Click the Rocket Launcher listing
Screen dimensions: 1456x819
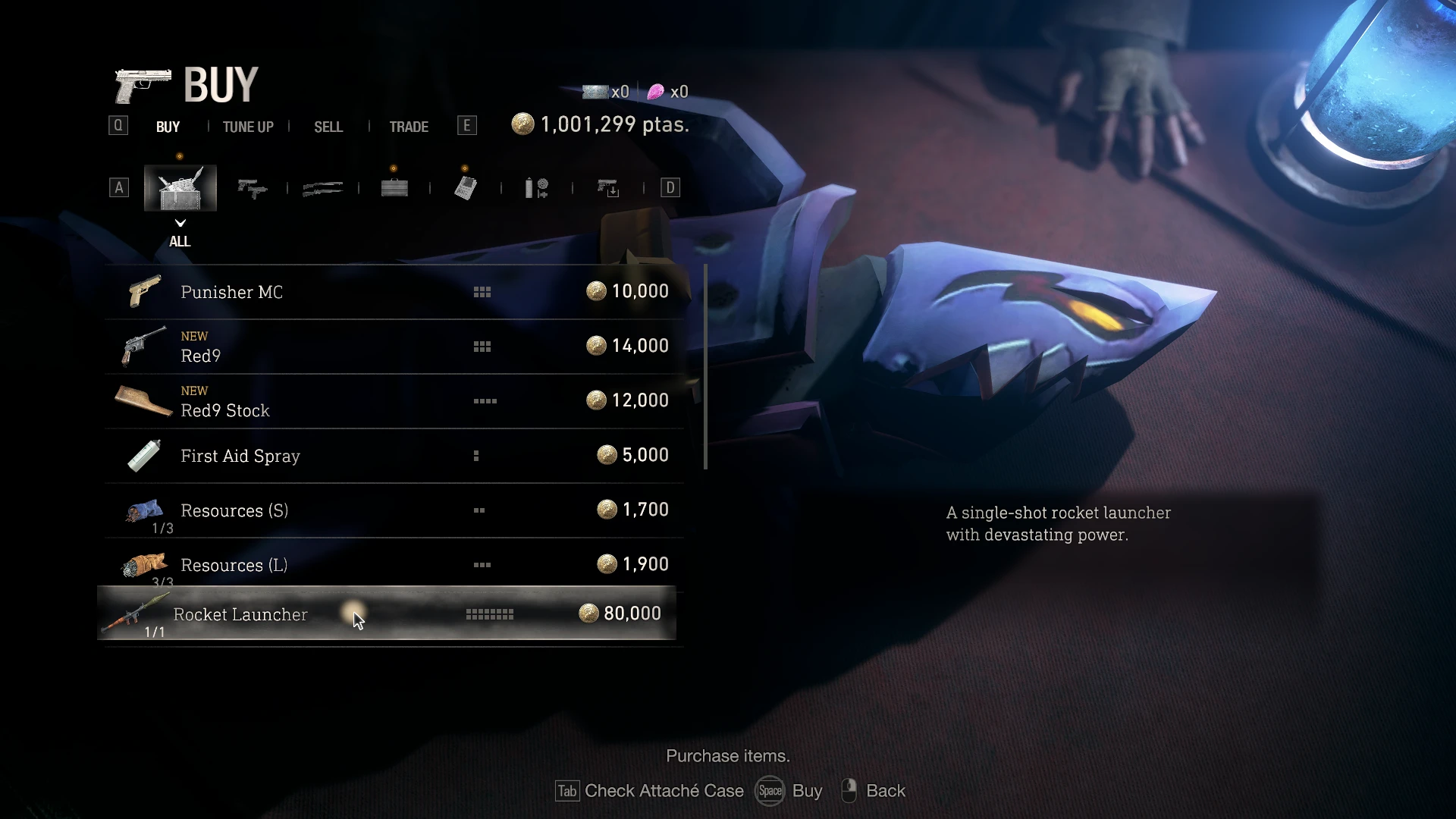click(387, 613)
